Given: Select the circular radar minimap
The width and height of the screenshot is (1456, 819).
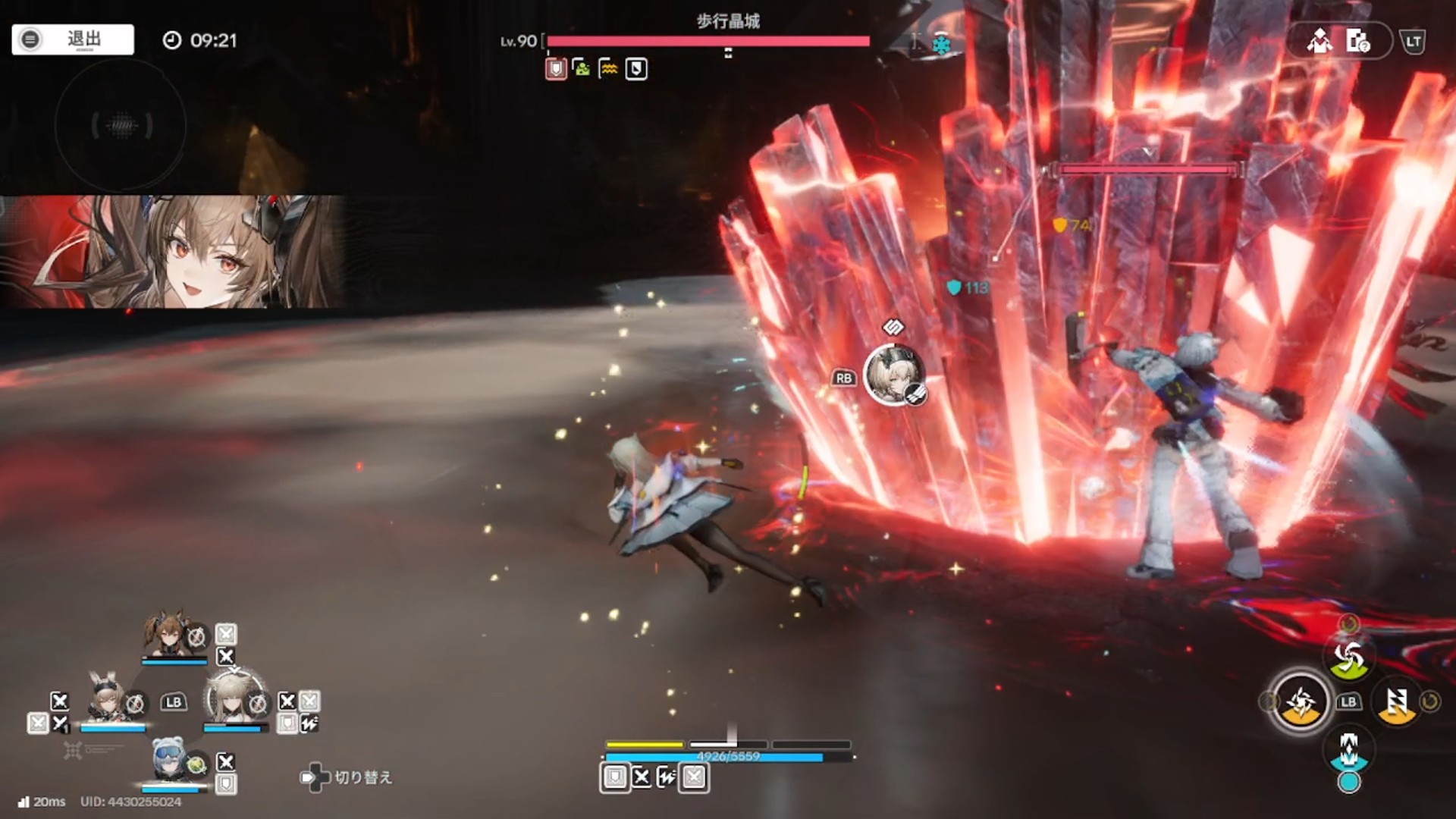Looking at the screenshot, I should (x=121, y=125).
